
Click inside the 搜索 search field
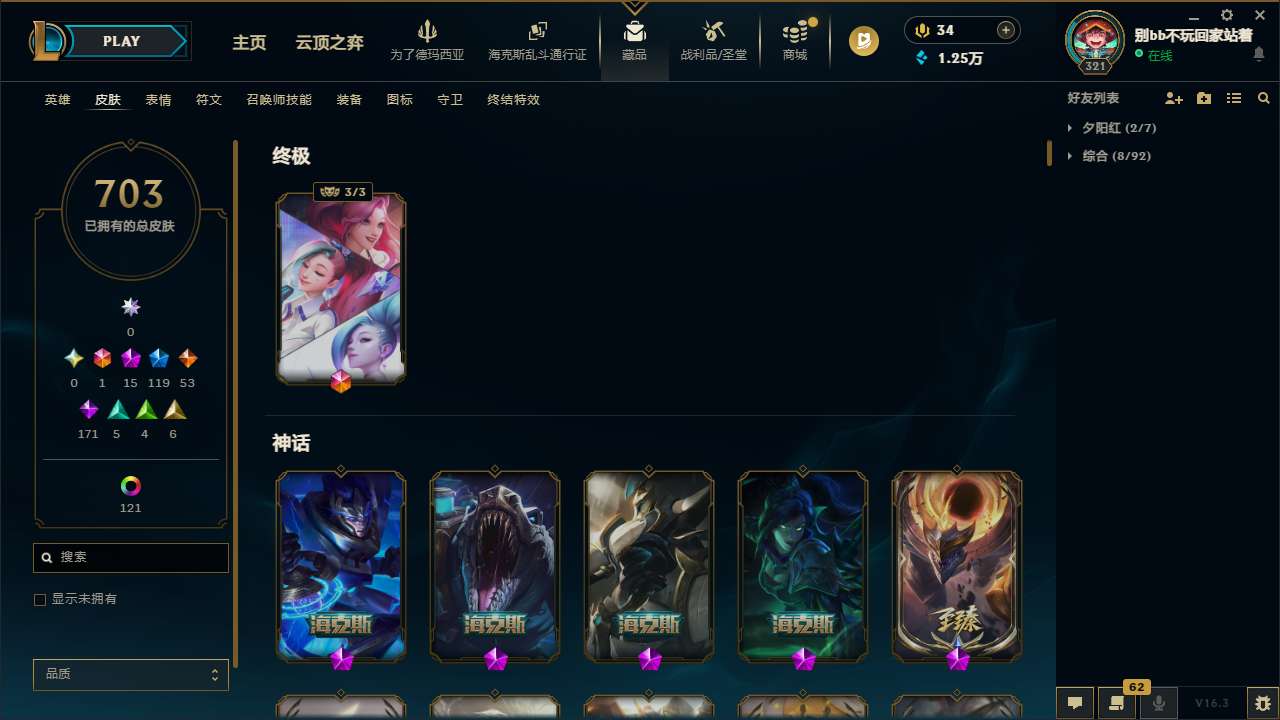pos(130,557)
